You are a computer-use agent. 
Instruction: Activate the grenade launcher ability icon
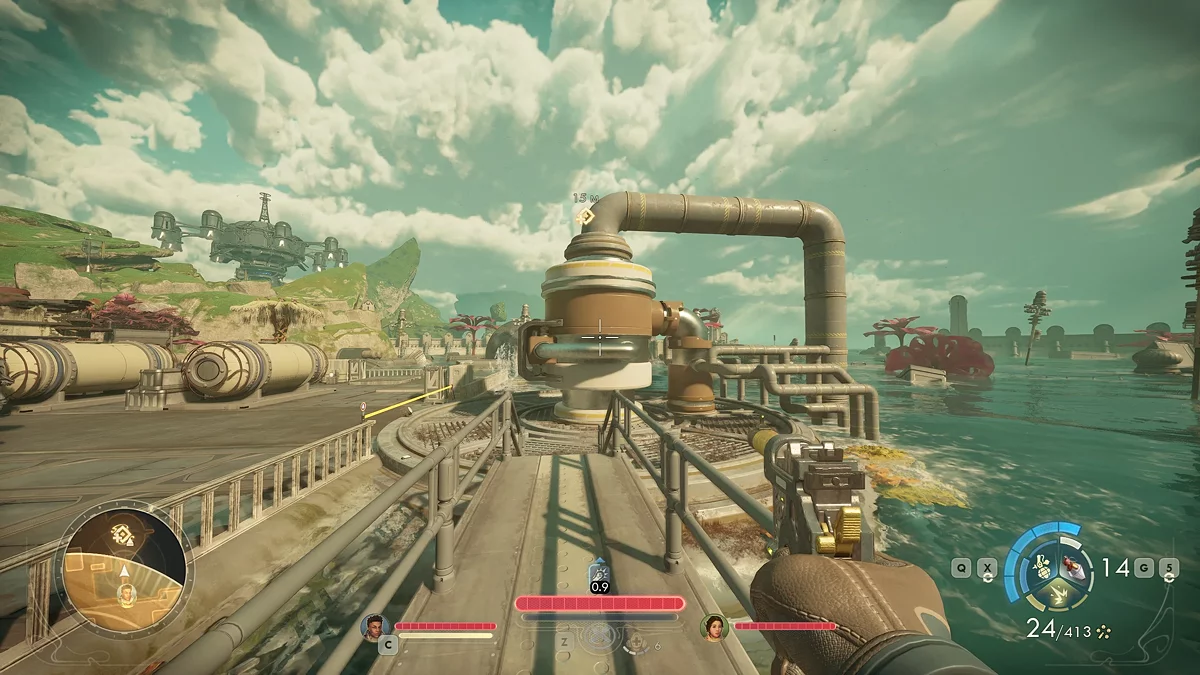[x=1041, y=565]
